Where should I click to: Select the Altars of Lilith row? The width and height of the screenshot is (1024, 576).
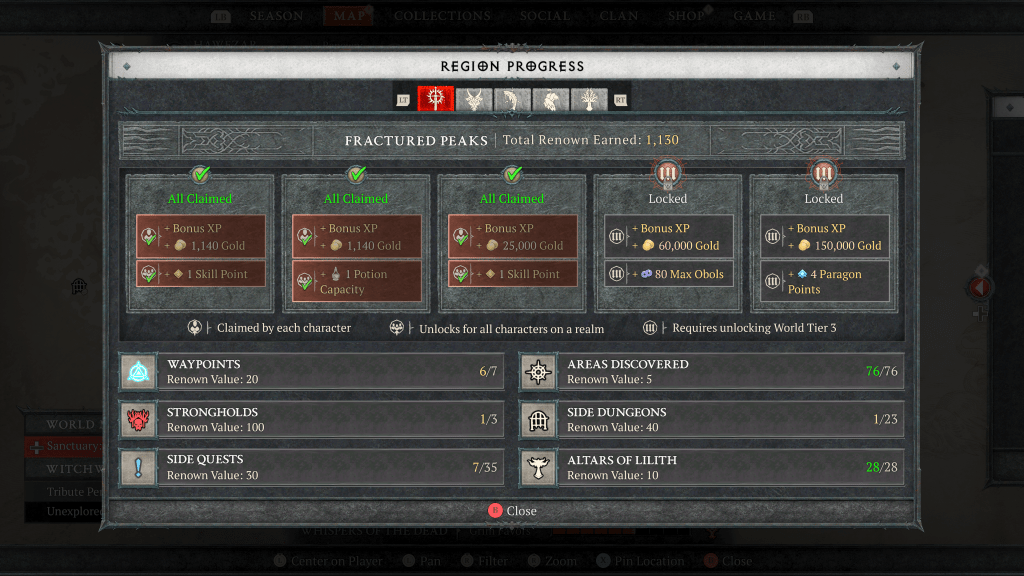click(711, 467)
